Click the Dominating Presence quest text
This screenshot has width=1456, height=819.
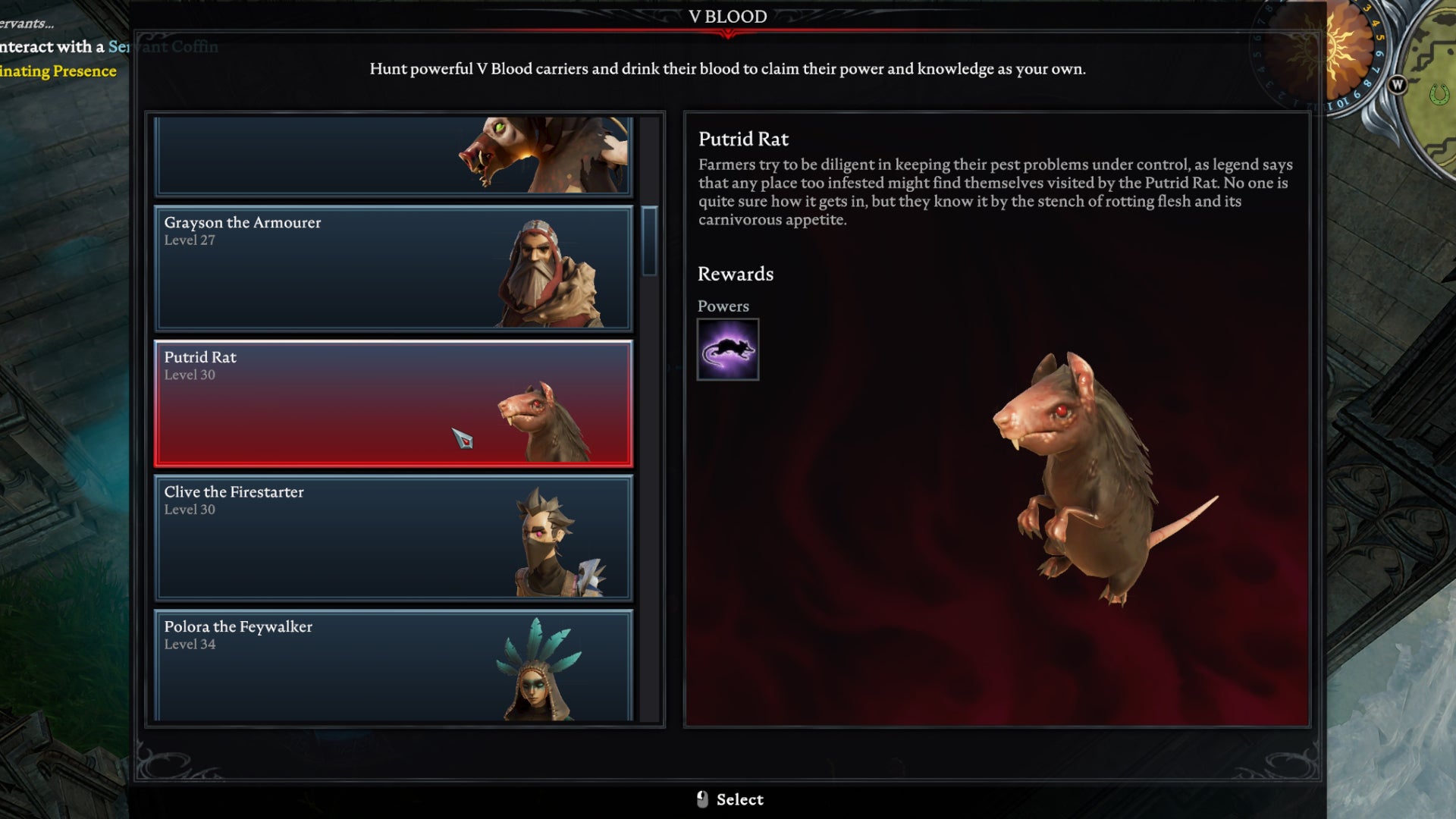point(55,71)
